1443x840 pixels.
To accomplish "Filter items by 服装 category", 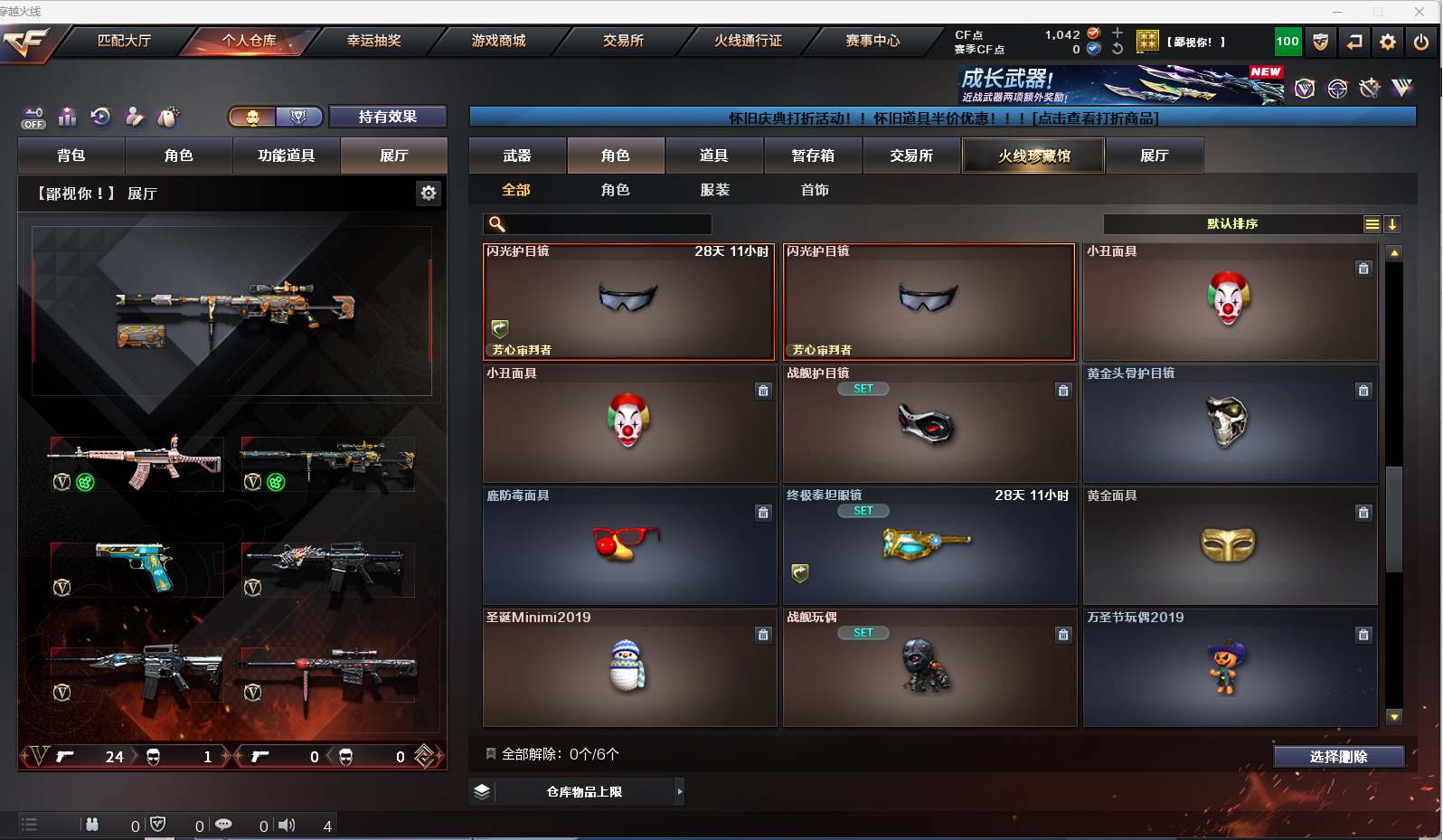I will pos(714,190).
